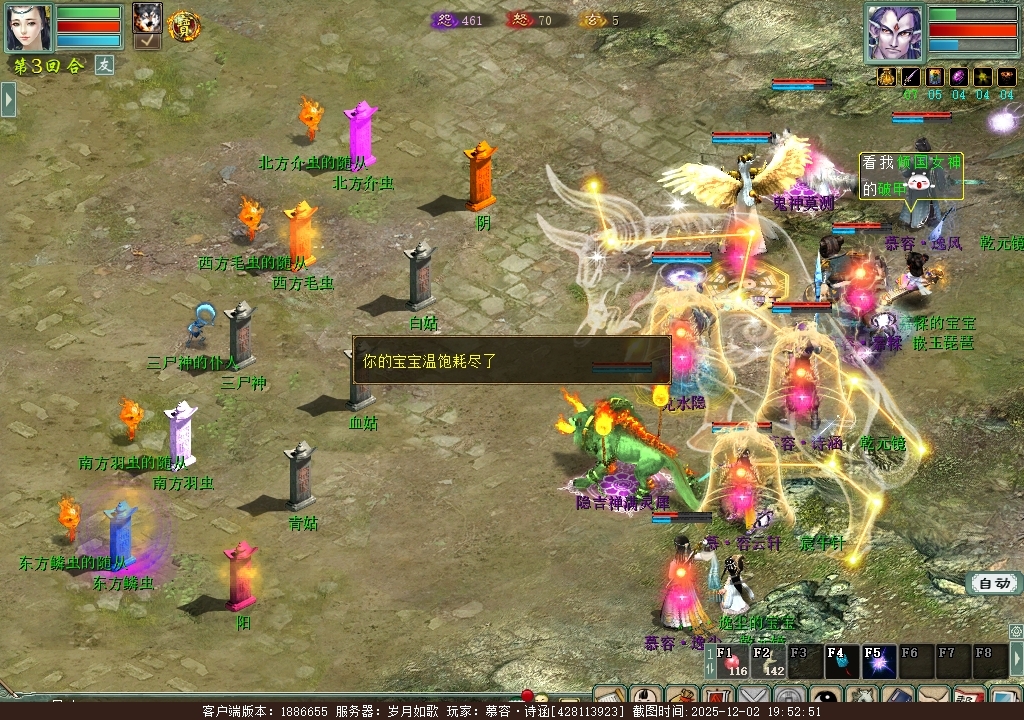
Task: Click the 友 friend button
Action: click(105, 65)
